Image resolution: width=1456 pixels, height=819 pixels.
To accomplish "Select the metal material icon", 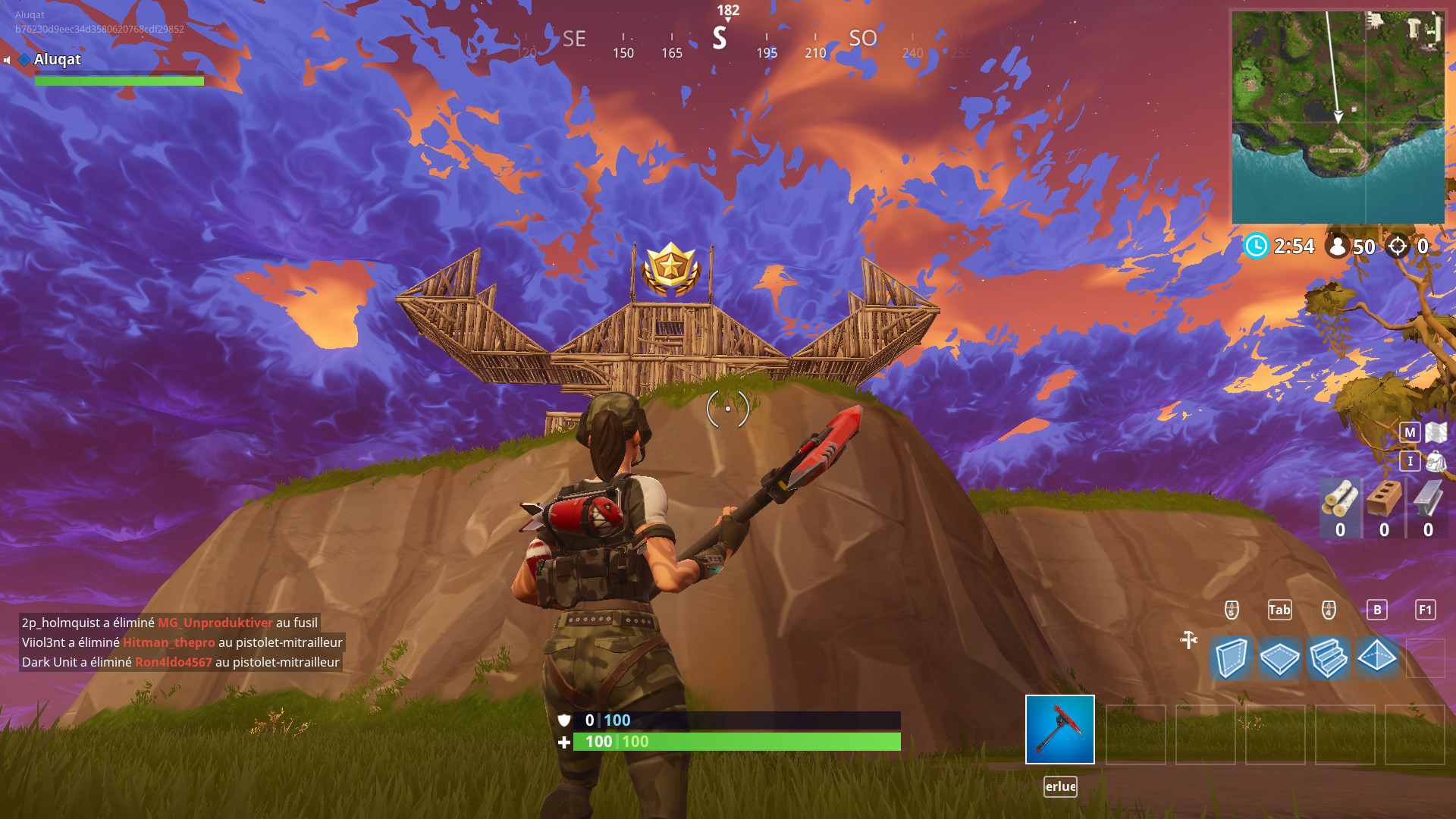I will (x=1427, y=498).
